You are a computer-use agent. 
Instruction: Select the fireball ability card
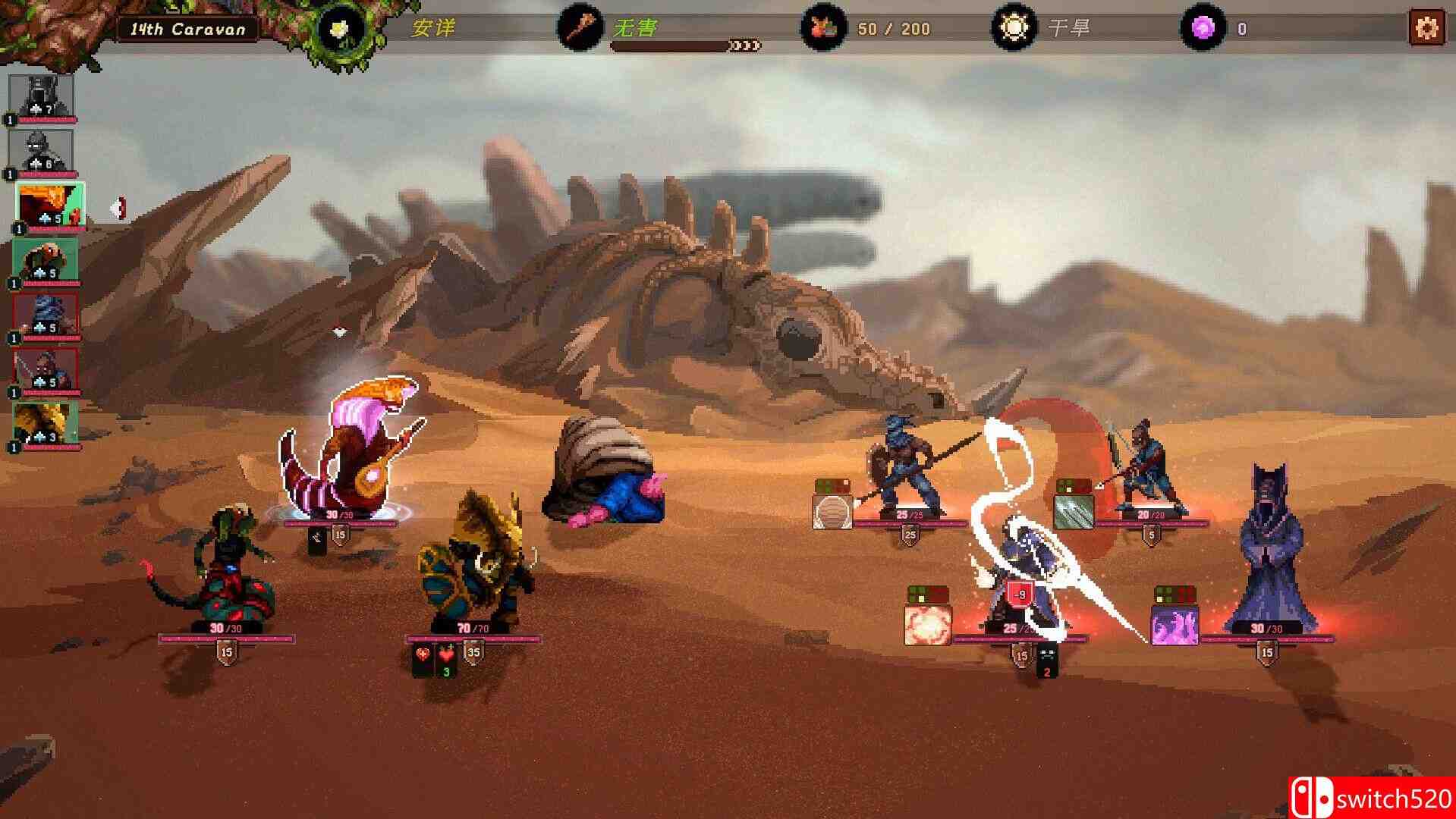927,622
